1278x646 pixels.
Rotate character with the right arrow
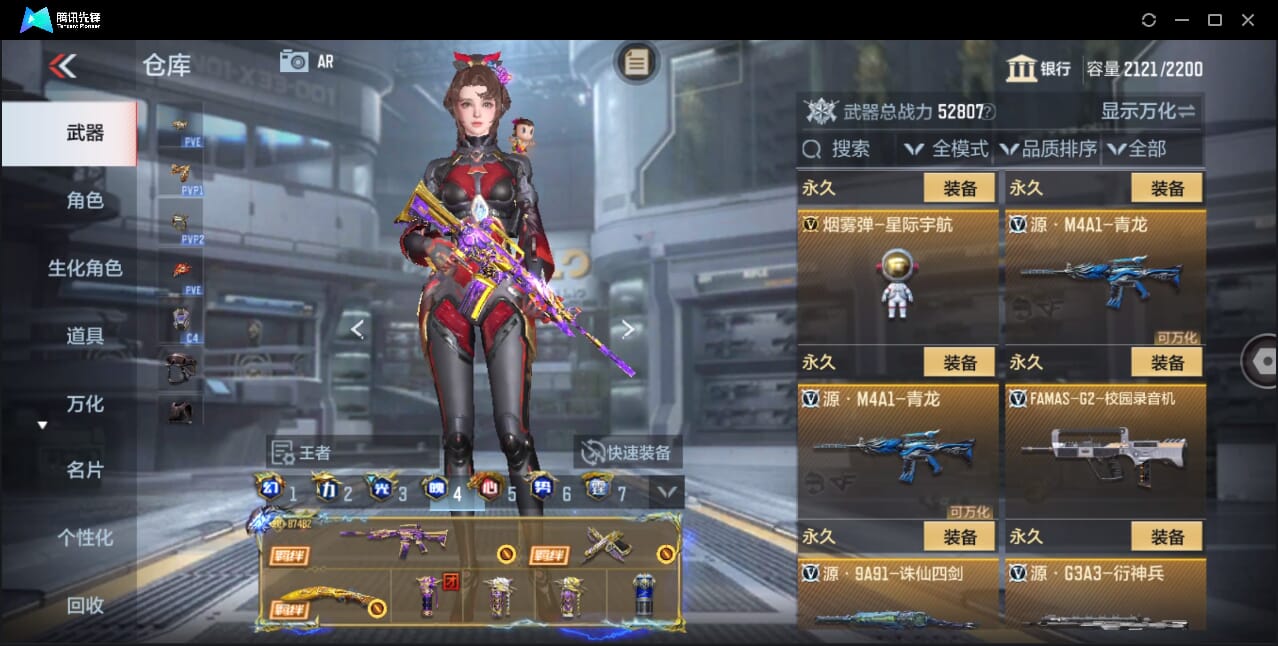(x=627, y=329)
